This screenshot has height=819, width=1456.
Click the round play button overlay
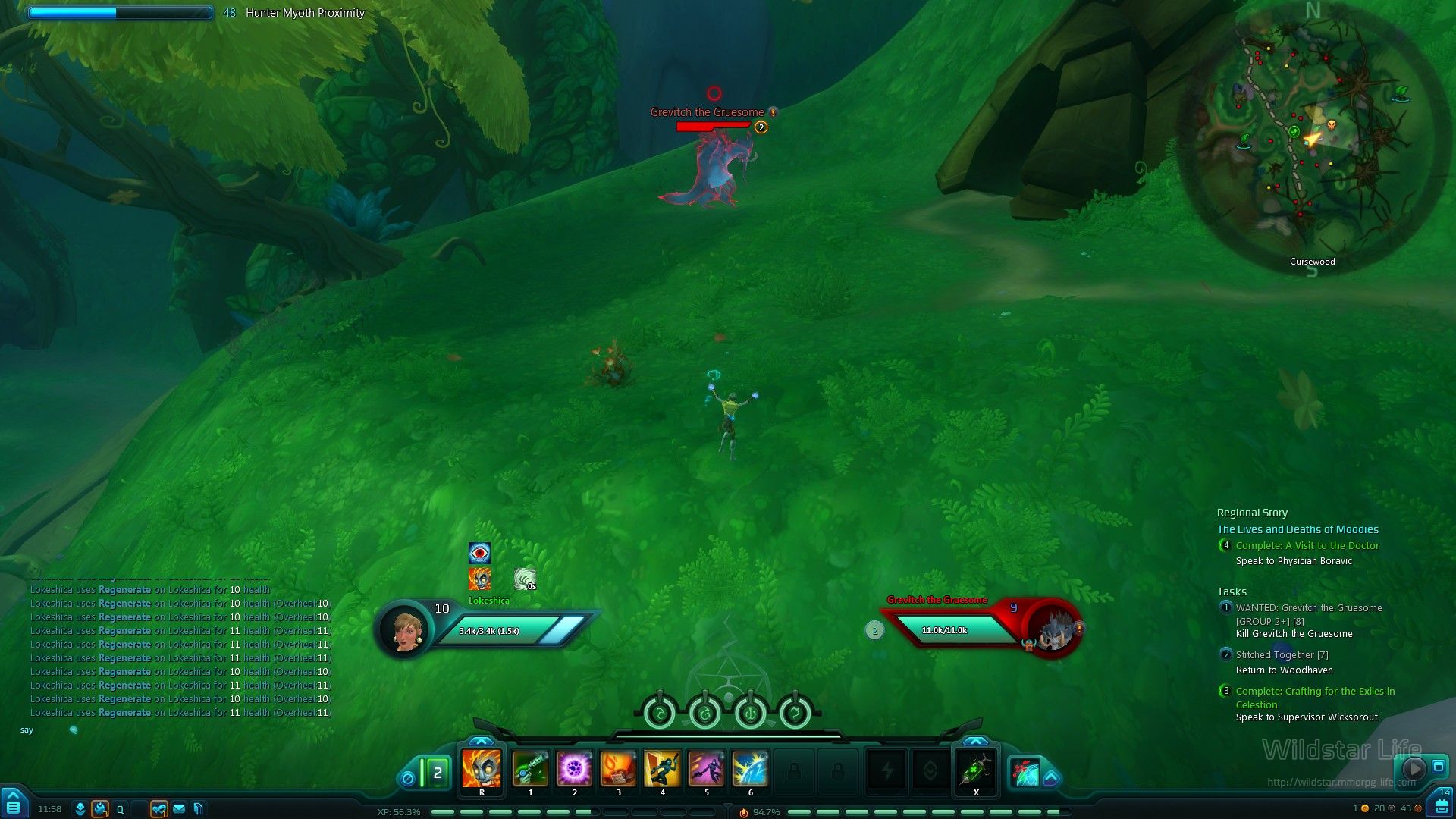pos(1413,768)
